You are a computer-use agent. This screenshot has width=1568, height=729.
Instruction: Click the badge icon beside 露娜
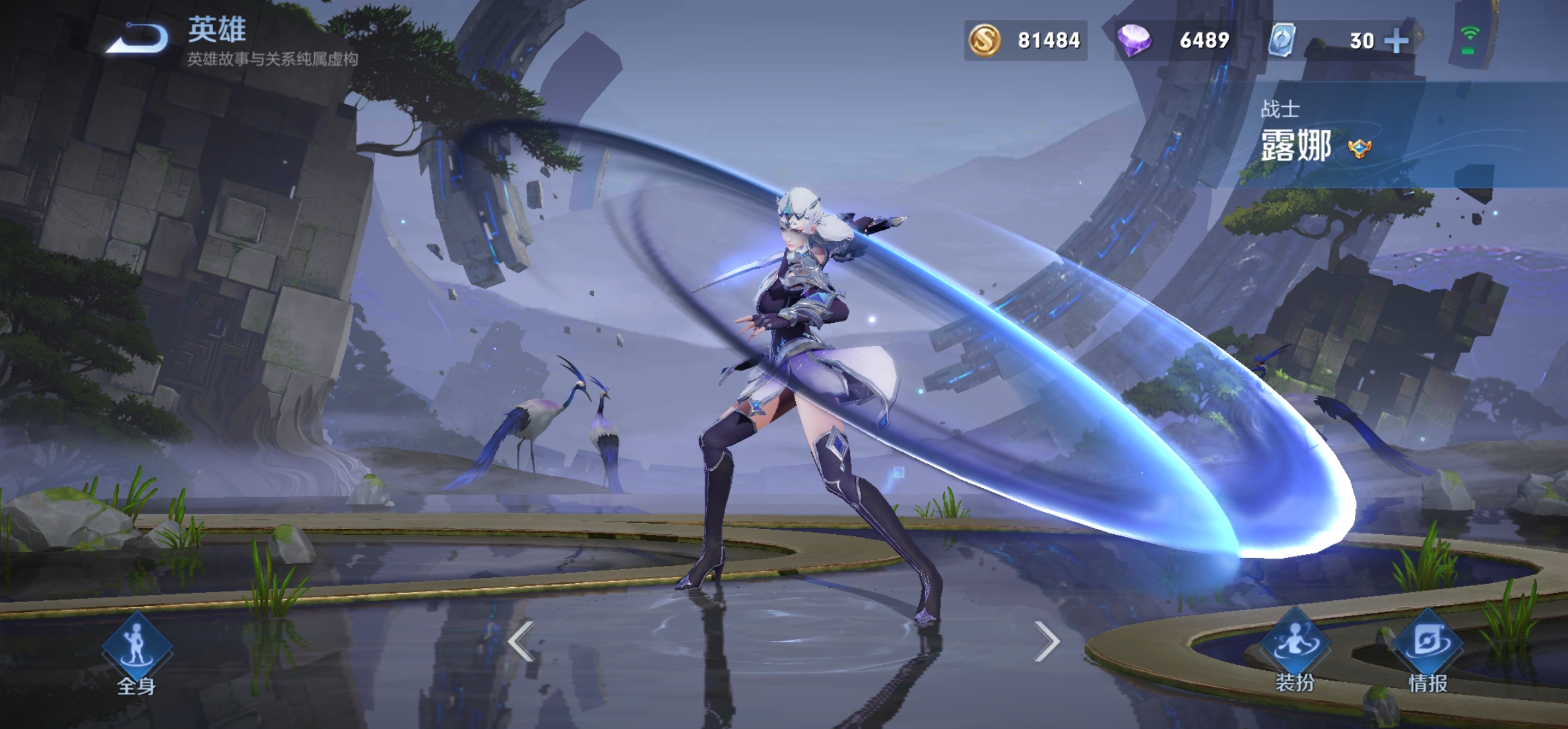click(x=1360, y=149)
